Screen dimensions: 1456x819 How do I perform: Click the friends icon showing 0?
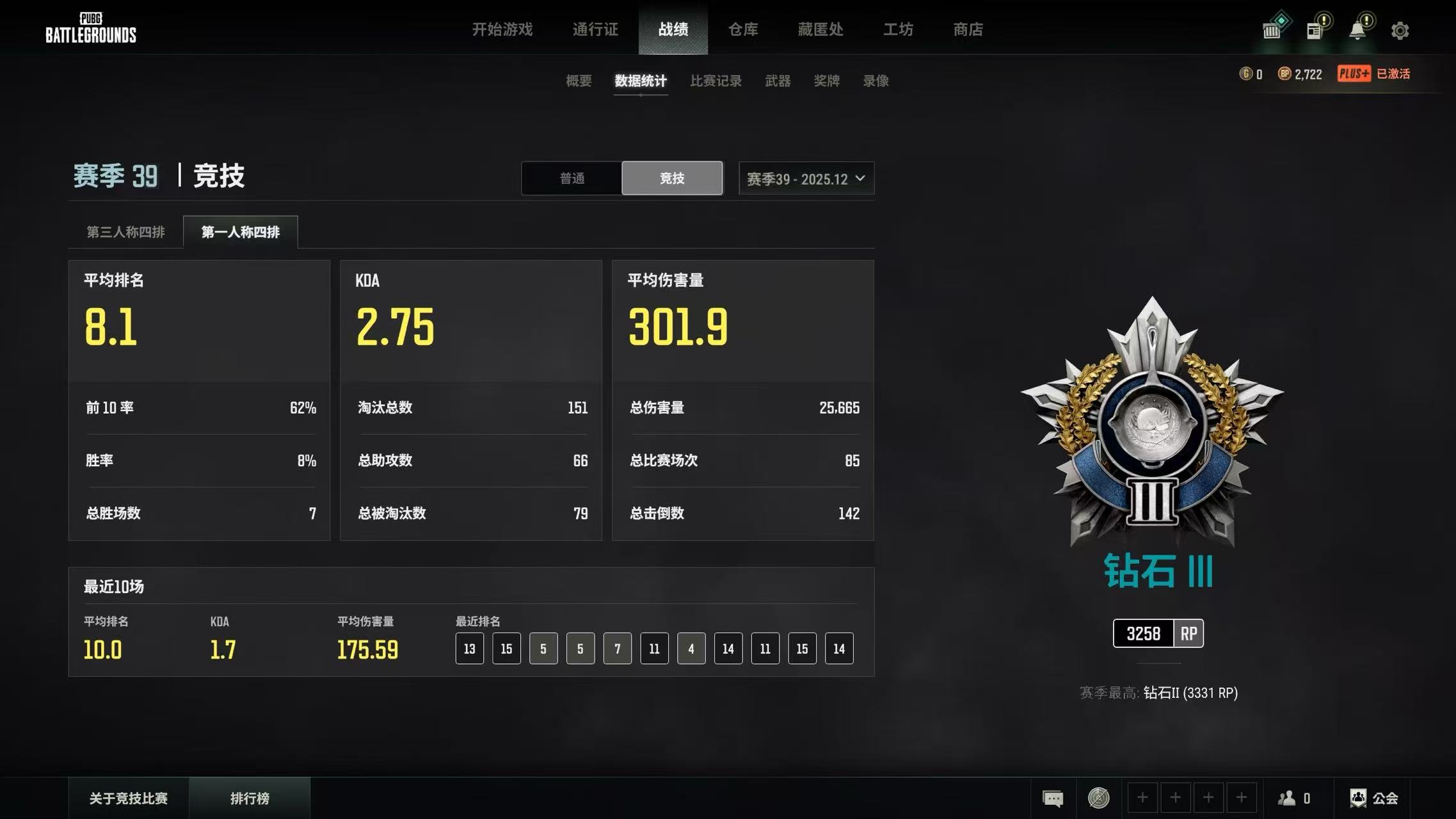(1290, 798)
